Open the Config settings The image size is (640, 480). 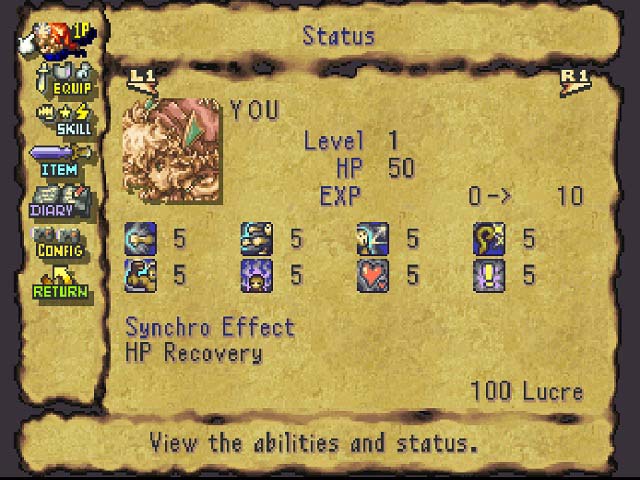[62, 241]
